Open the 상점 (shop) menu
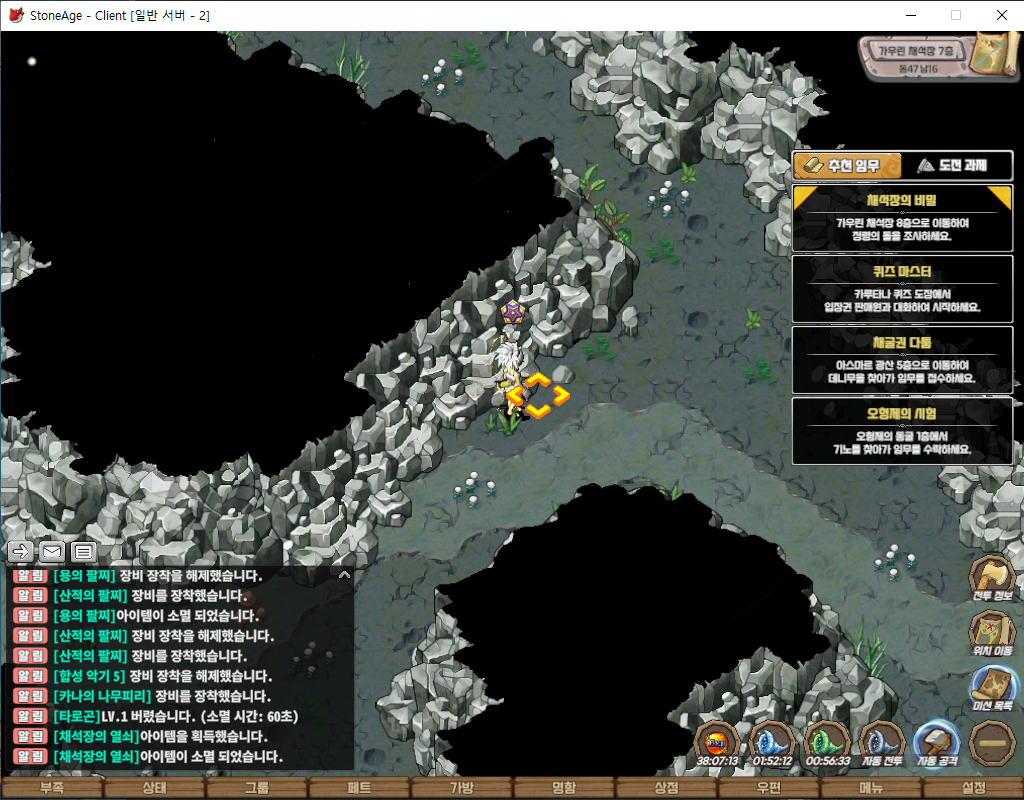Image resolution: width=1024 pixels, height=800 pixels. (x=665, y=788)
